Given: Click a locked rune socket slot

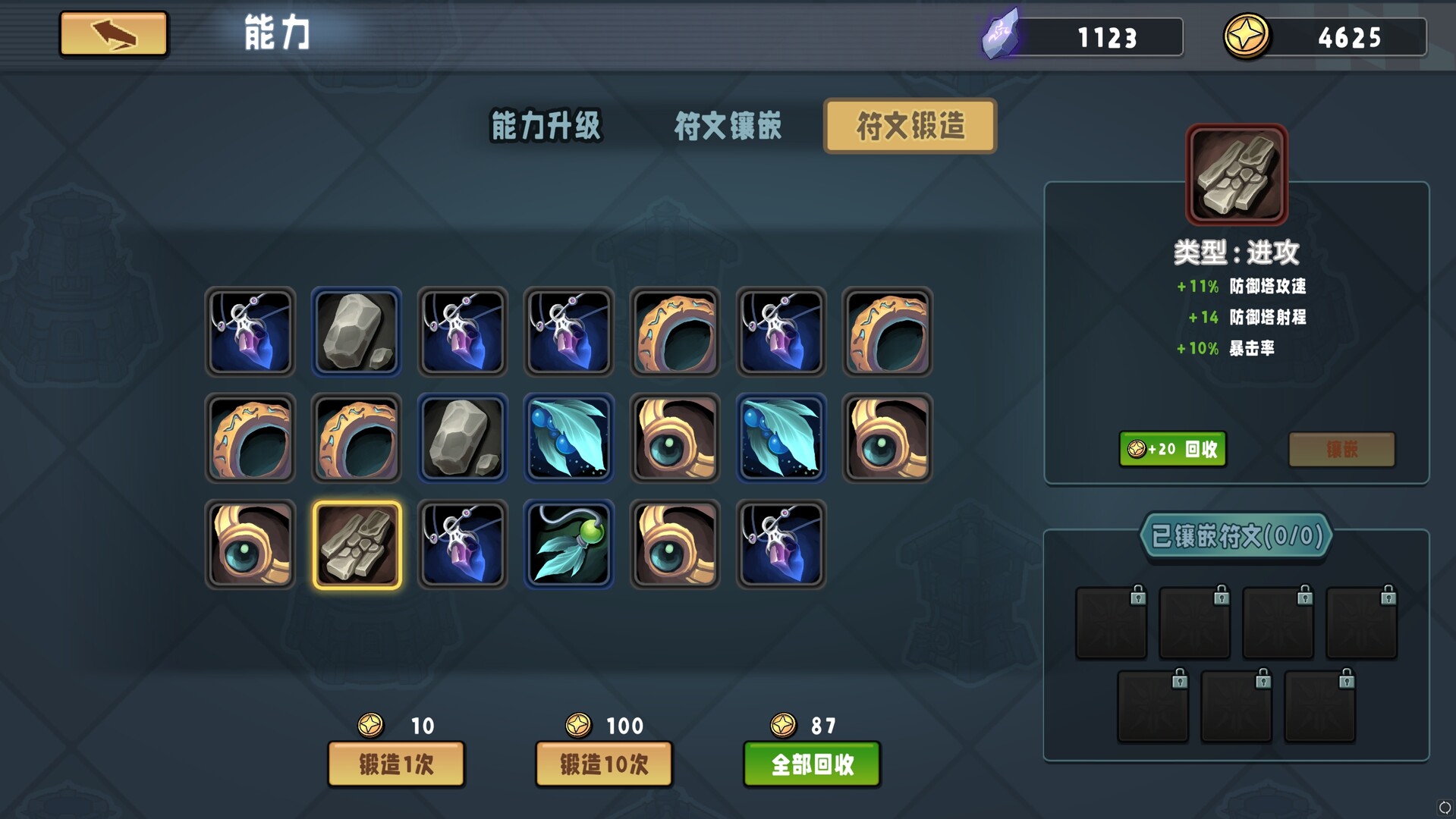Looking at the screenshot, I should [1111, 622].
